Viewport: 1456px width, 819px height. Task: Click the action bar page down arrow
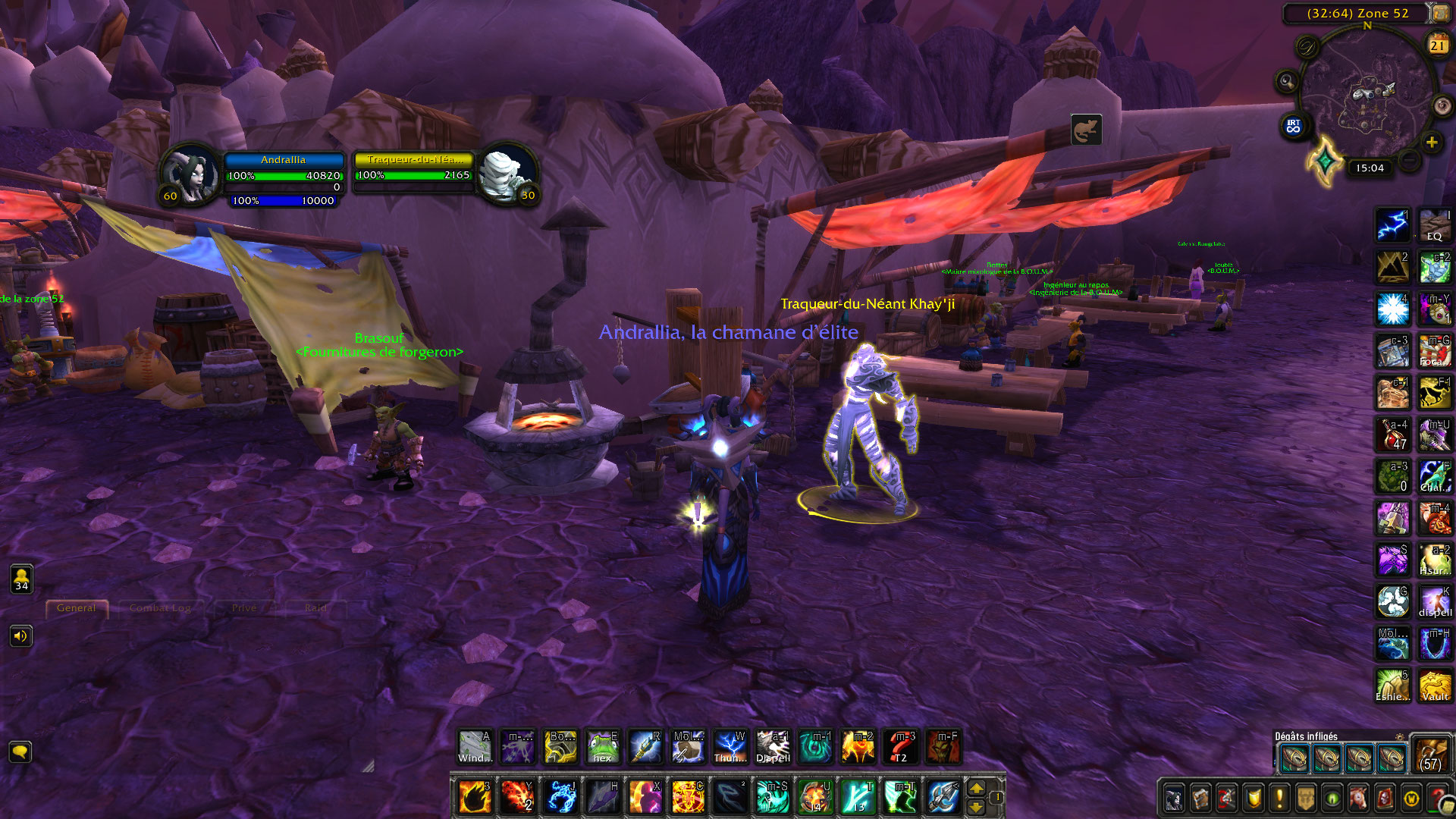(976, 810)
